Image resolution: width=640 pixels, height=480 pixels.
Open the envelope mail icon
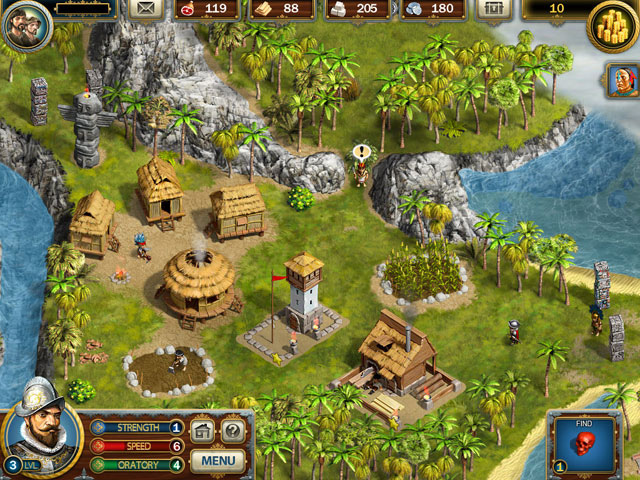tap(146, 9)
